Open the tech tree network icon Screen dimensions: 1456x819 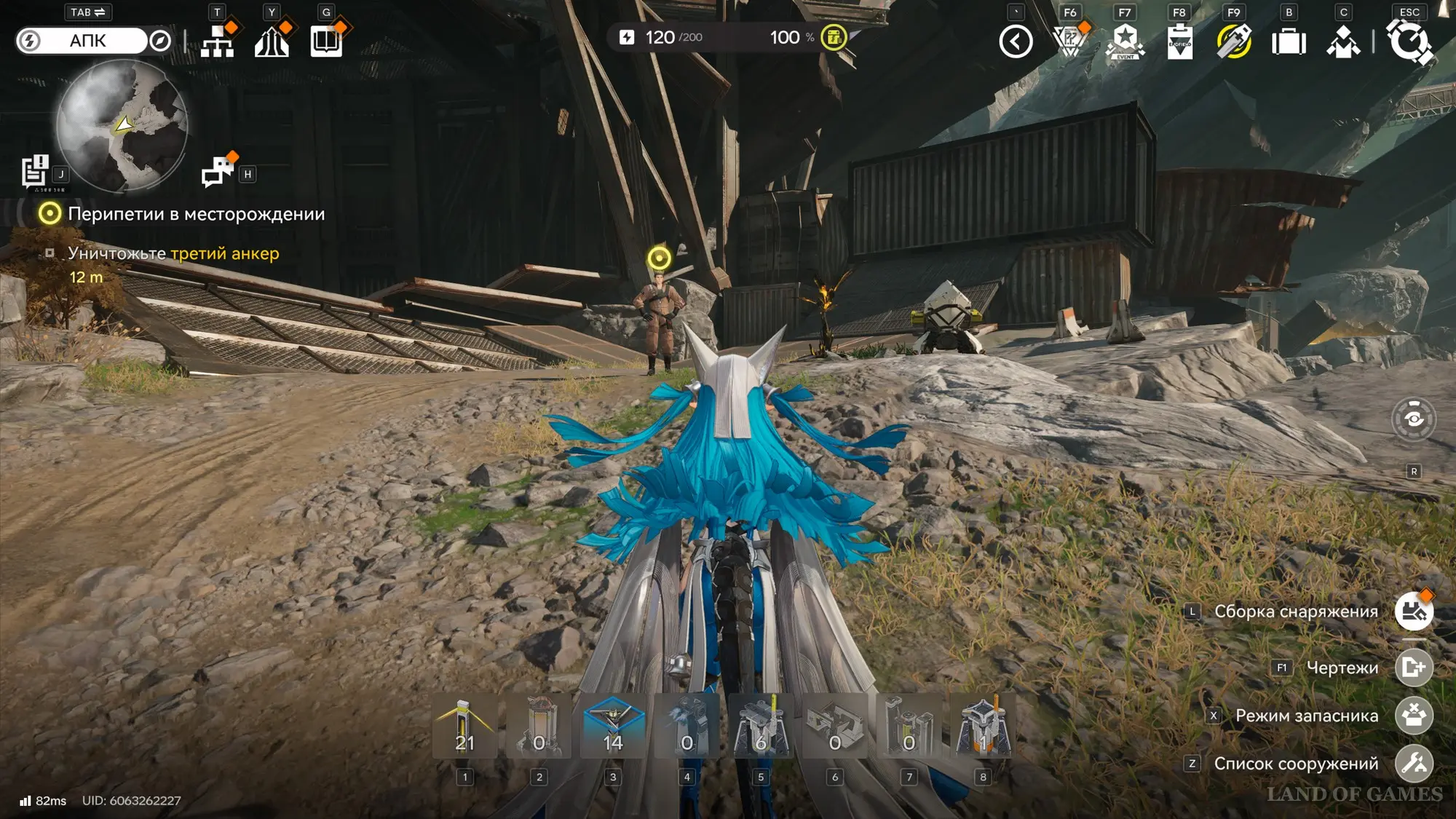pyautogui.click(x=217, y=41)
